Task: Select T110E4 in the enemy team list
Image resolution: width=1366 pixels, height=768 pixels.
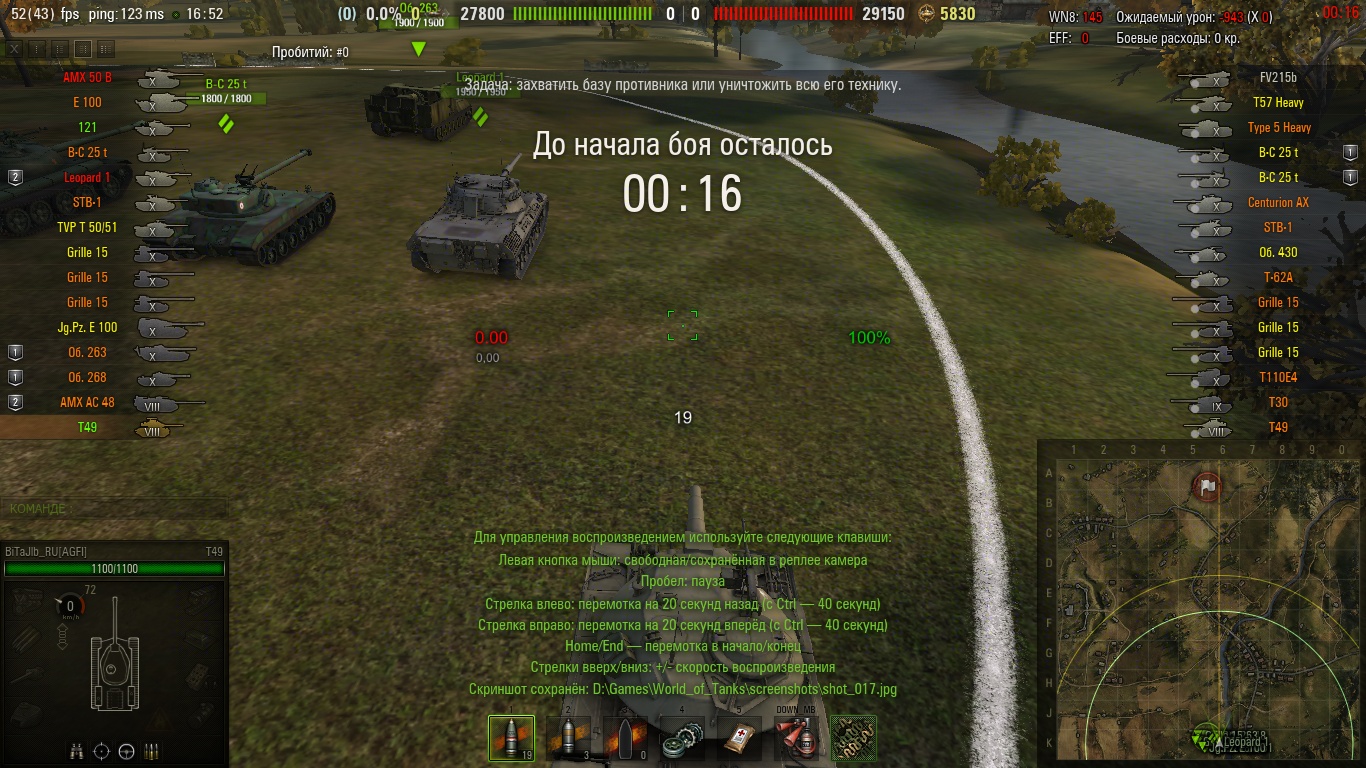Action: click(1278, 377)
